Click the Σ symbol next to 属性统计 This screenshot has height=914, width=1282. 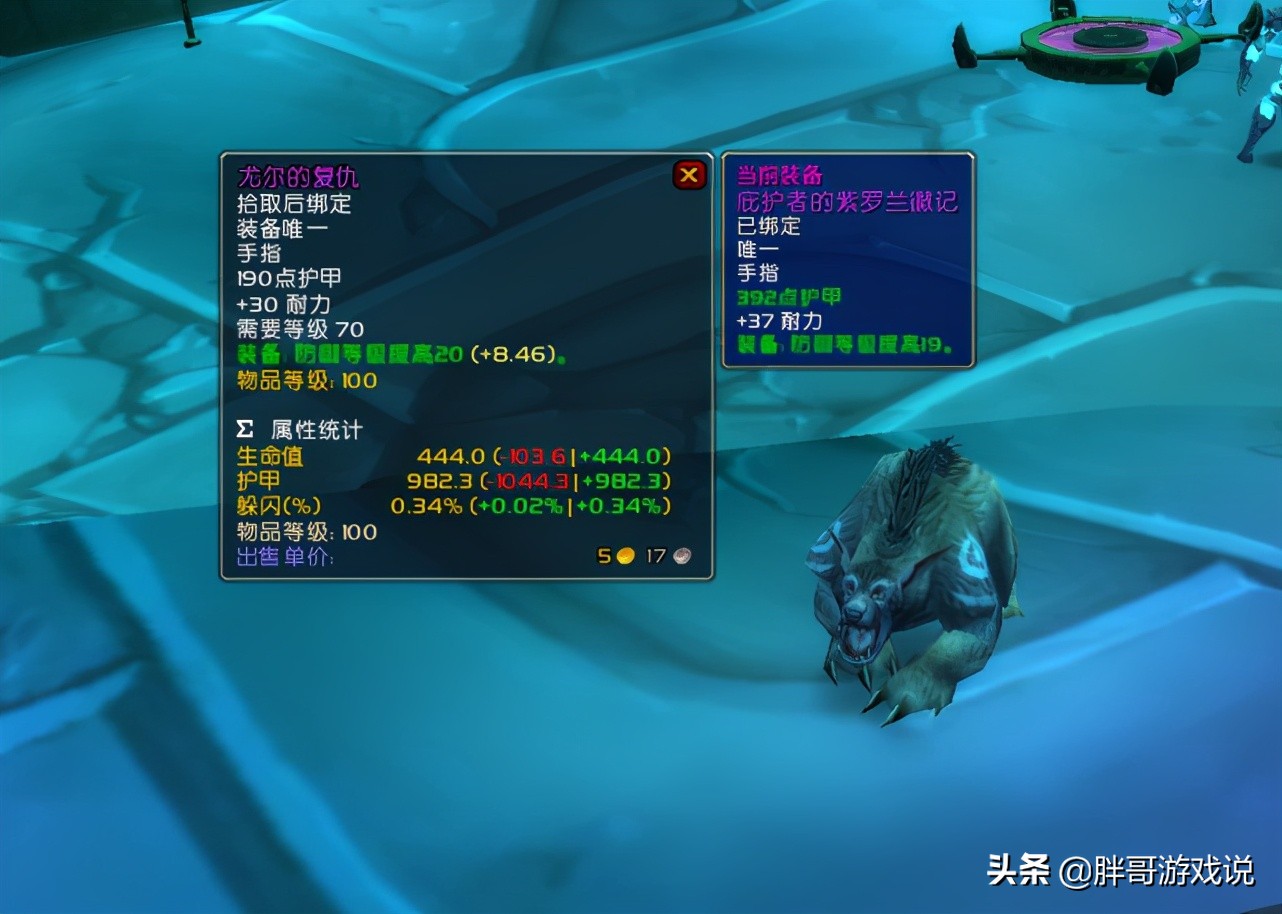242,429
